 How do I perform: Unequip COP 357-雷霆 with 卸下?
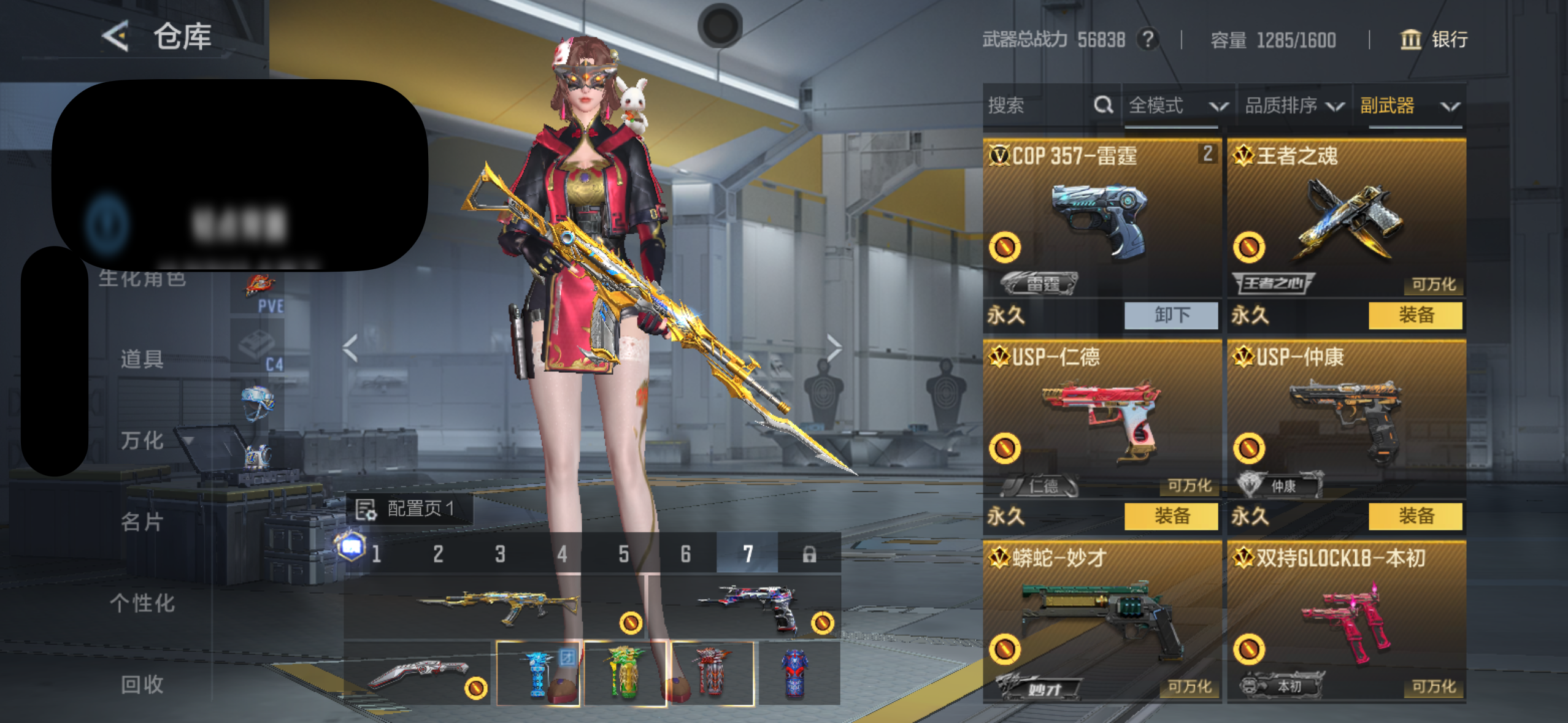1171,315
